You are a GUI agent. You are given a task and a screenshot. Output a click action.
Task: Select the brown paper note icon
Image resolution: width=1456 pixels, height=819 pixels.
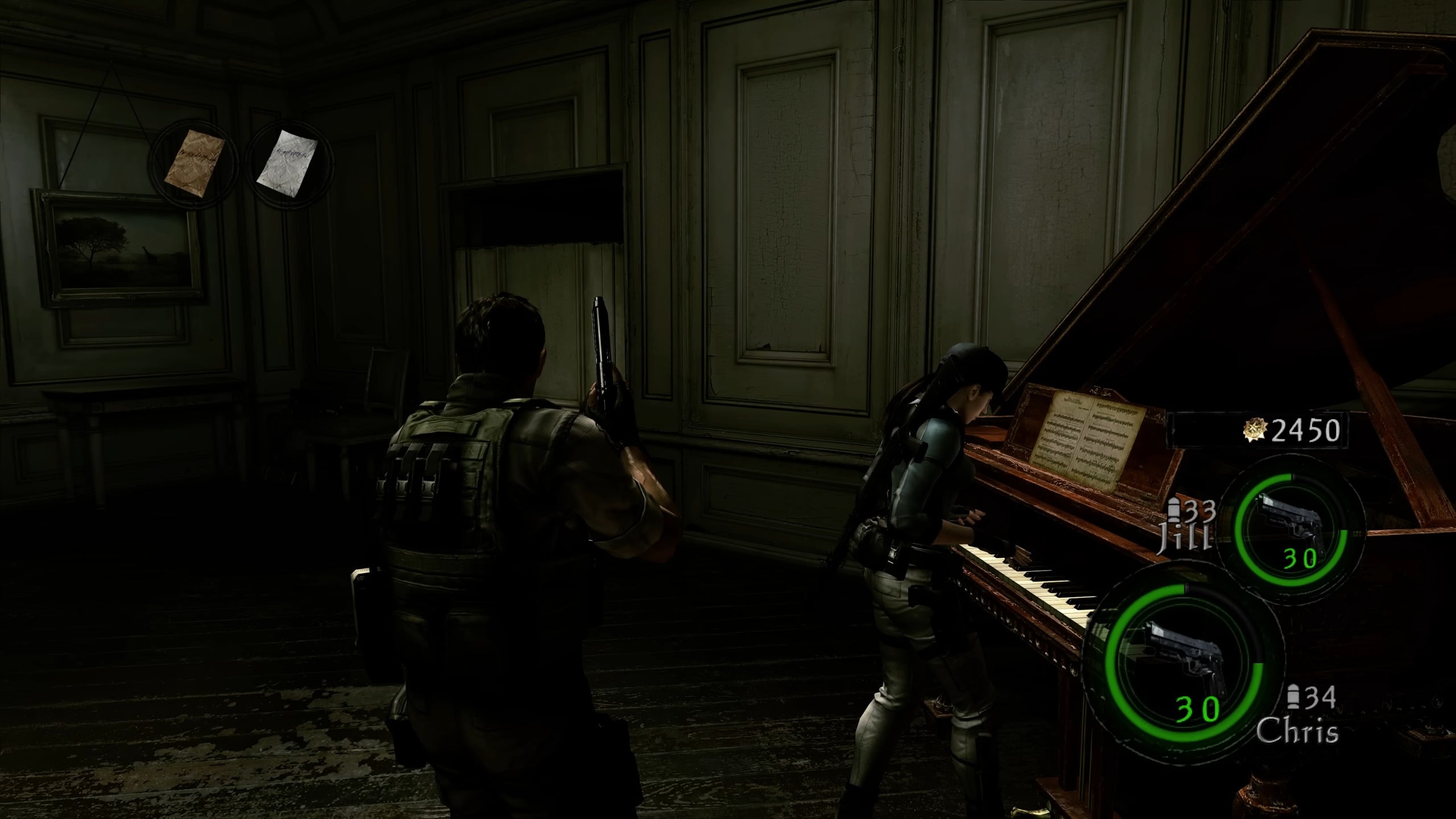(194, 157)
